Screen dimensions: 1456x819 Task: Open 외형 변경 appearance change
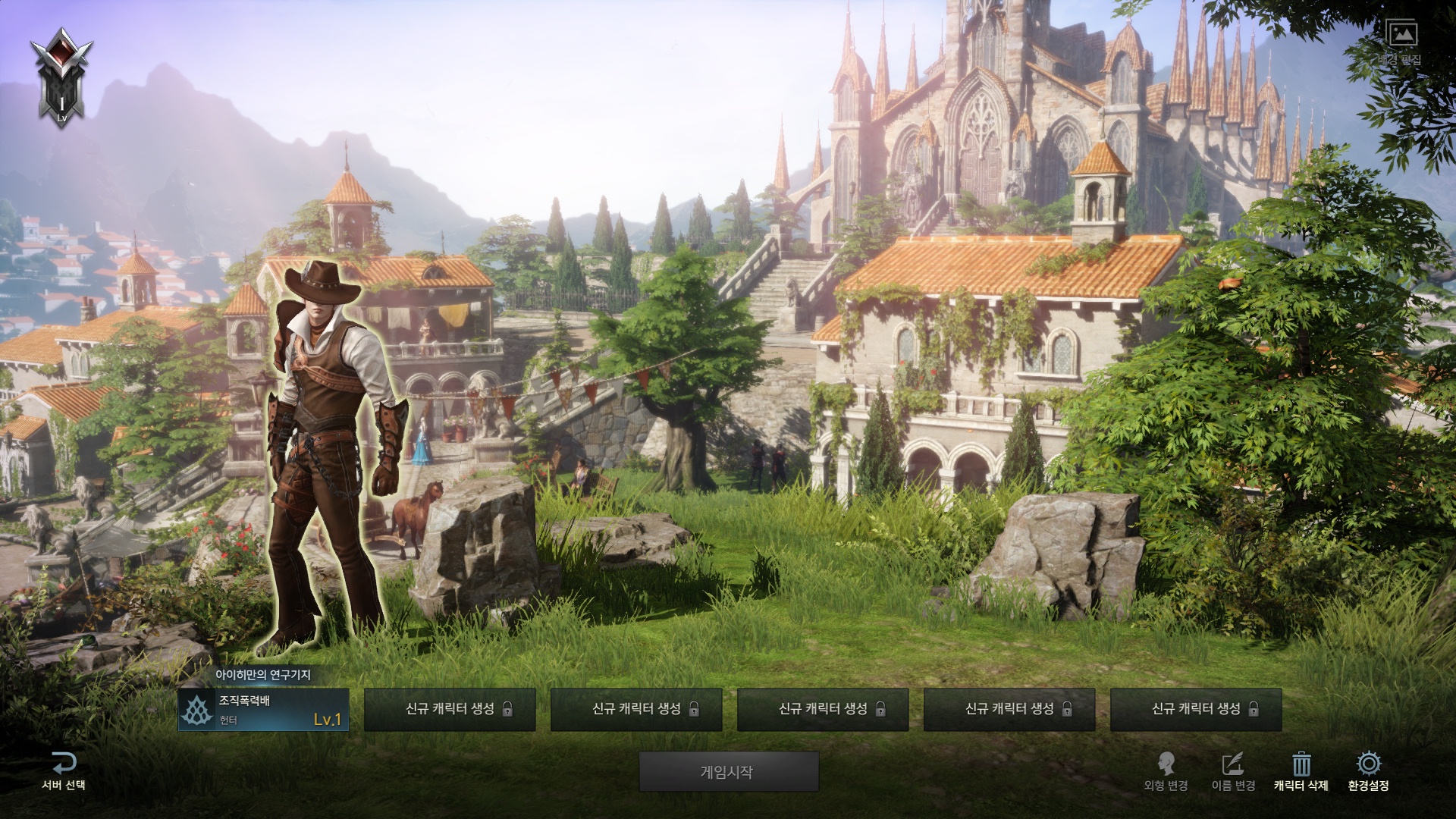coord(1166,771)
